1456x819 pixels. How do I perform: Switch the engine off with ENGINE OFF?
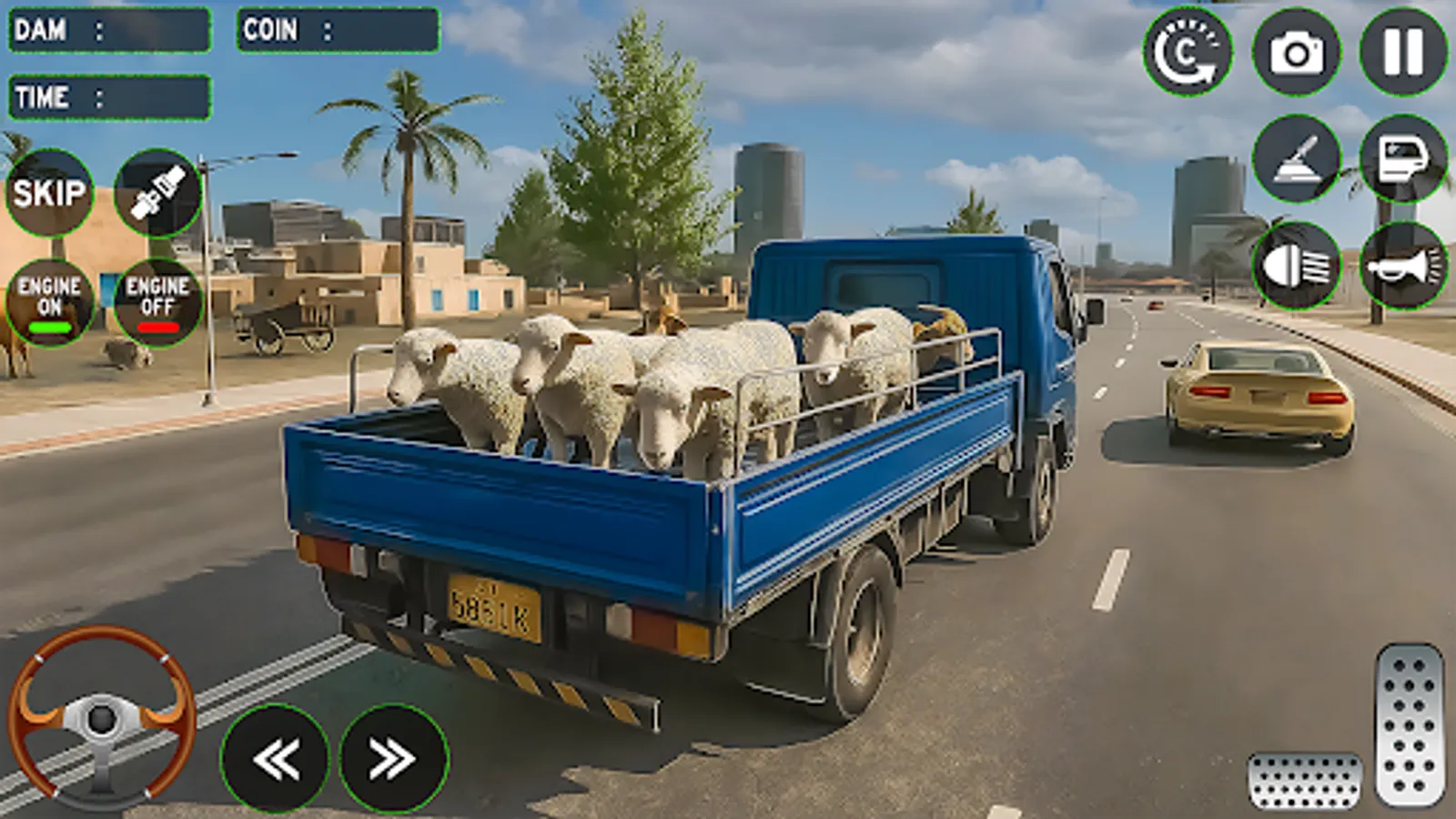[x=158, y=300]
